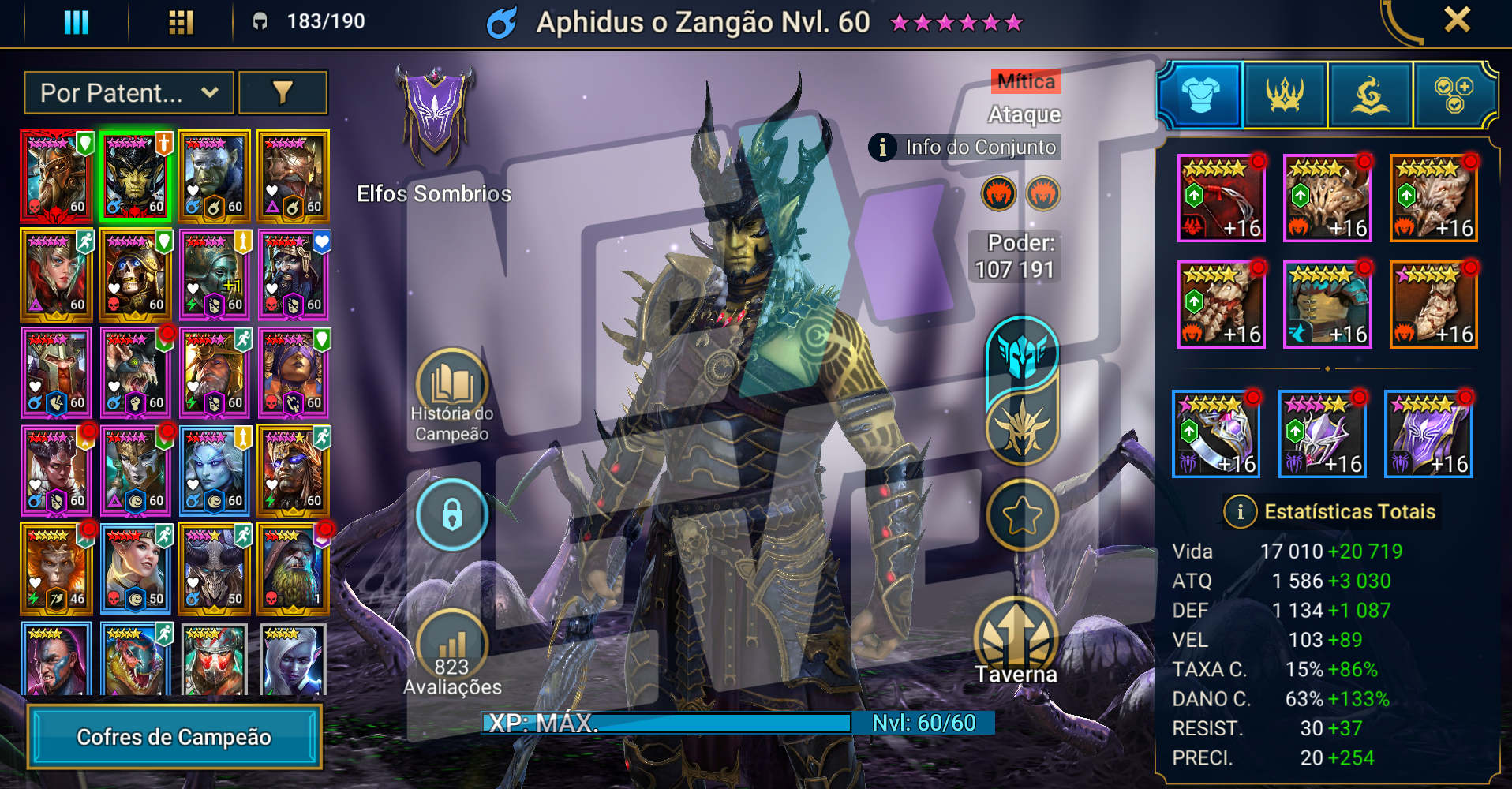The width and height of the screenshot is (1512, 789).
Task: Mark champion with the star favorite button
Action: [x=1022, y=515]
